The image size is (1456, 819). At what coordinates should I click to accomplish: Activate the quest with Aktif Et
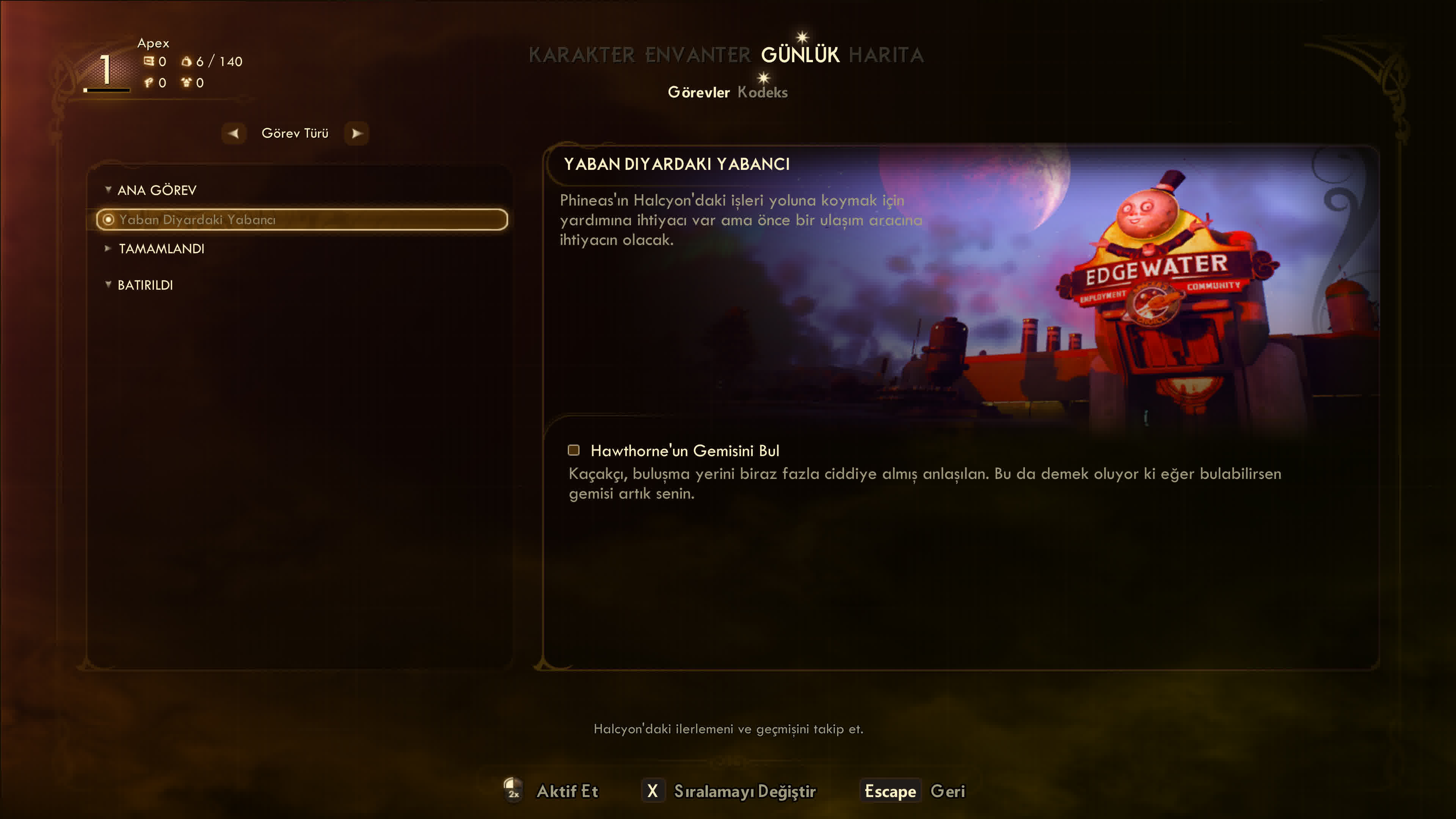[x=566, y=791]
